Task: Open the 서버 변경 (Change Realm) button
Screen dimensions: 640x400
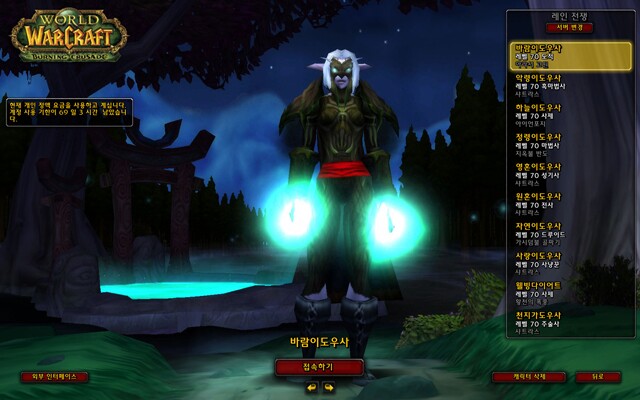Action: (572, 28)
